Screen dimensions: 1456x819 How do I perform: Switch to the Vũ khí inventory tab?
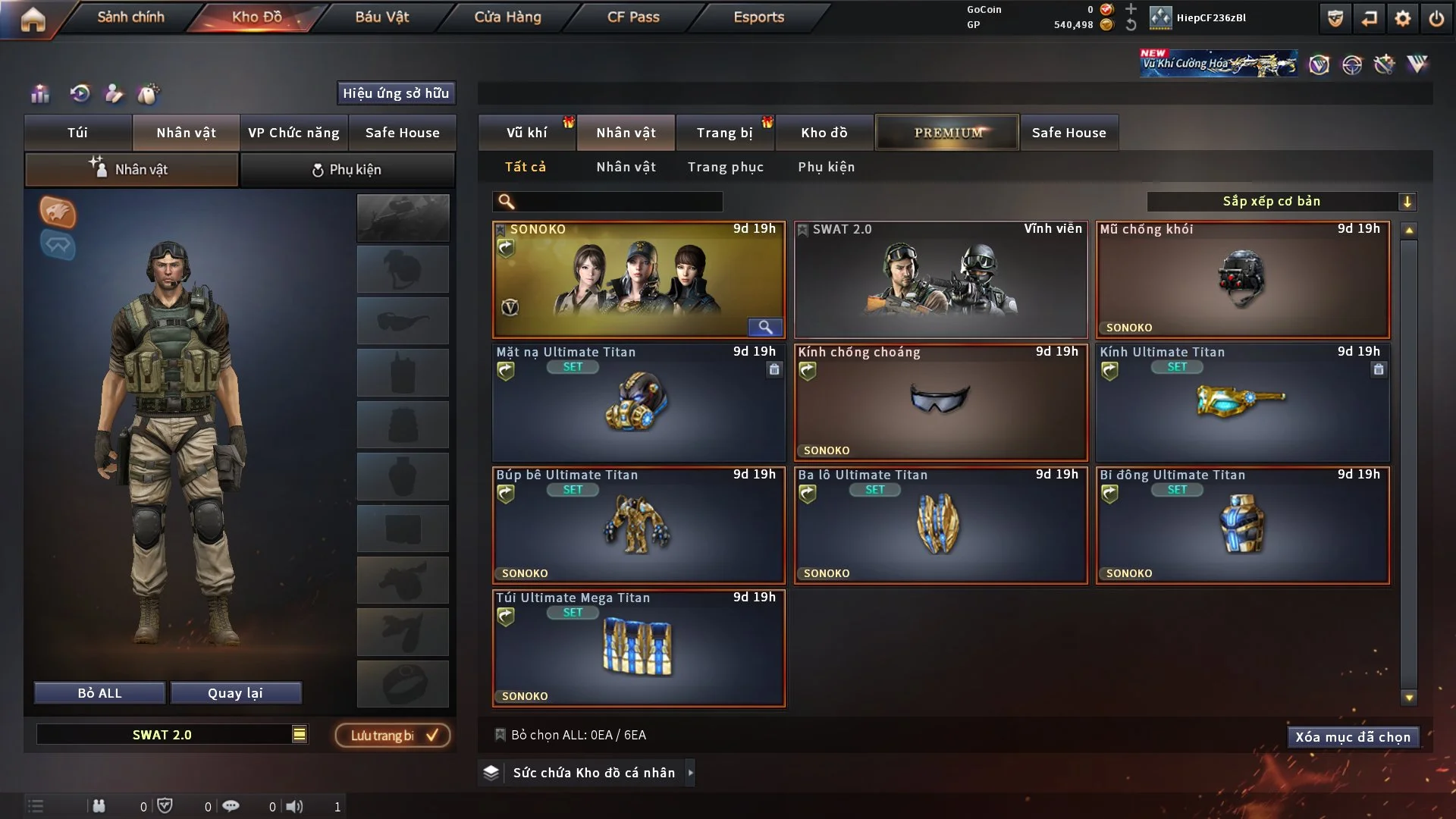tap(526, 133)
